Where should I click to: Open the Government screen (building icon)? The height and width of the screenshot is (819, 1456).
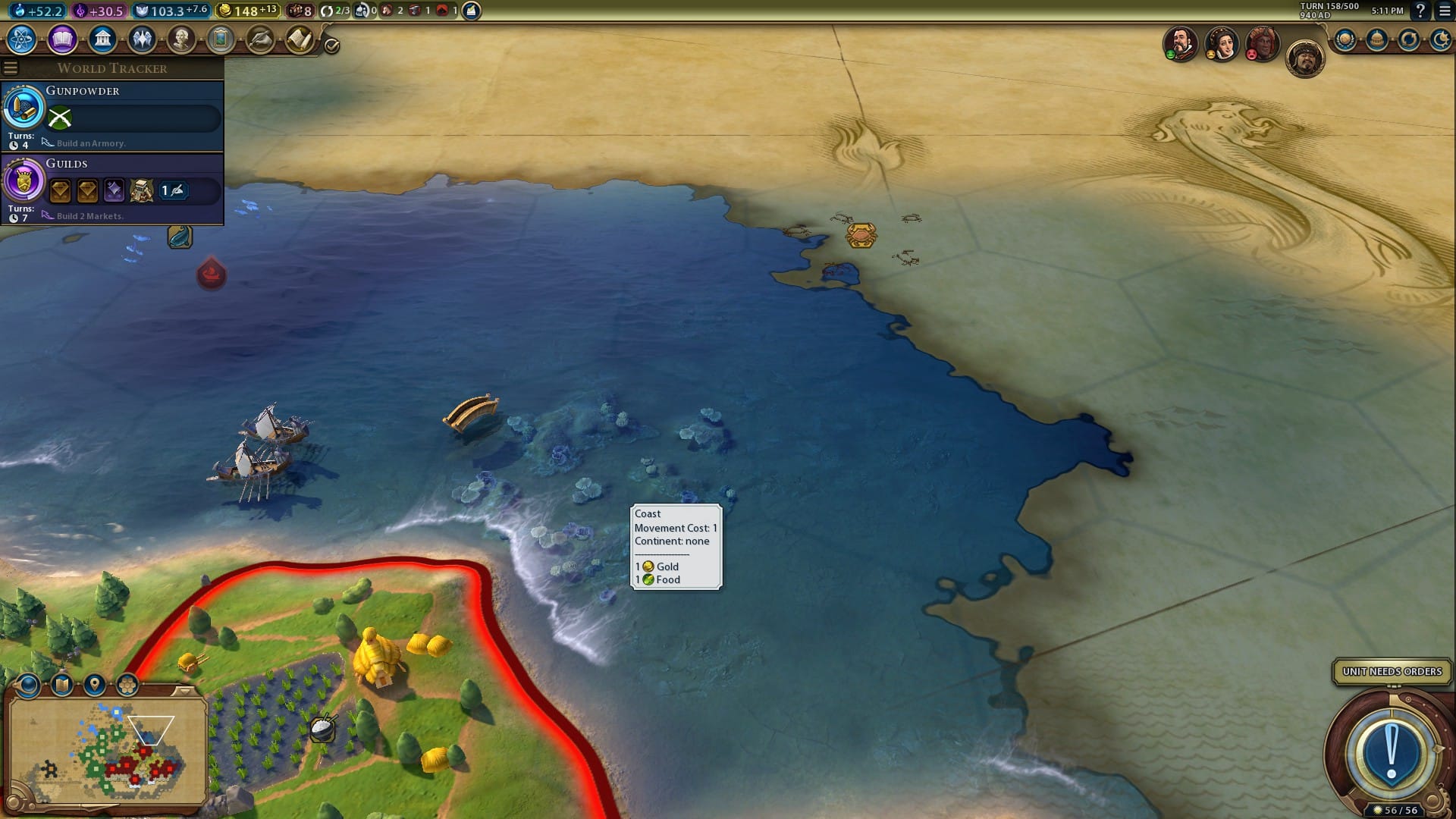click(102, 39)
